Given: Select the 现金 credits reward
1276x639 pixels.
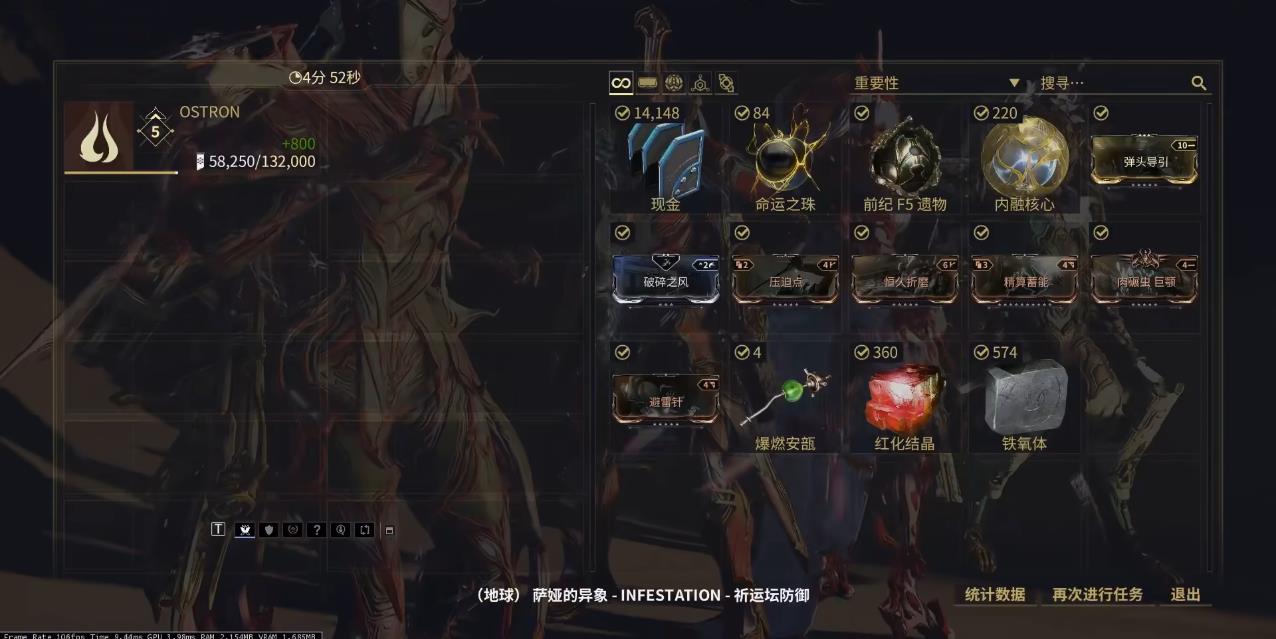Looking at the screenshot, I should point(665,162).
